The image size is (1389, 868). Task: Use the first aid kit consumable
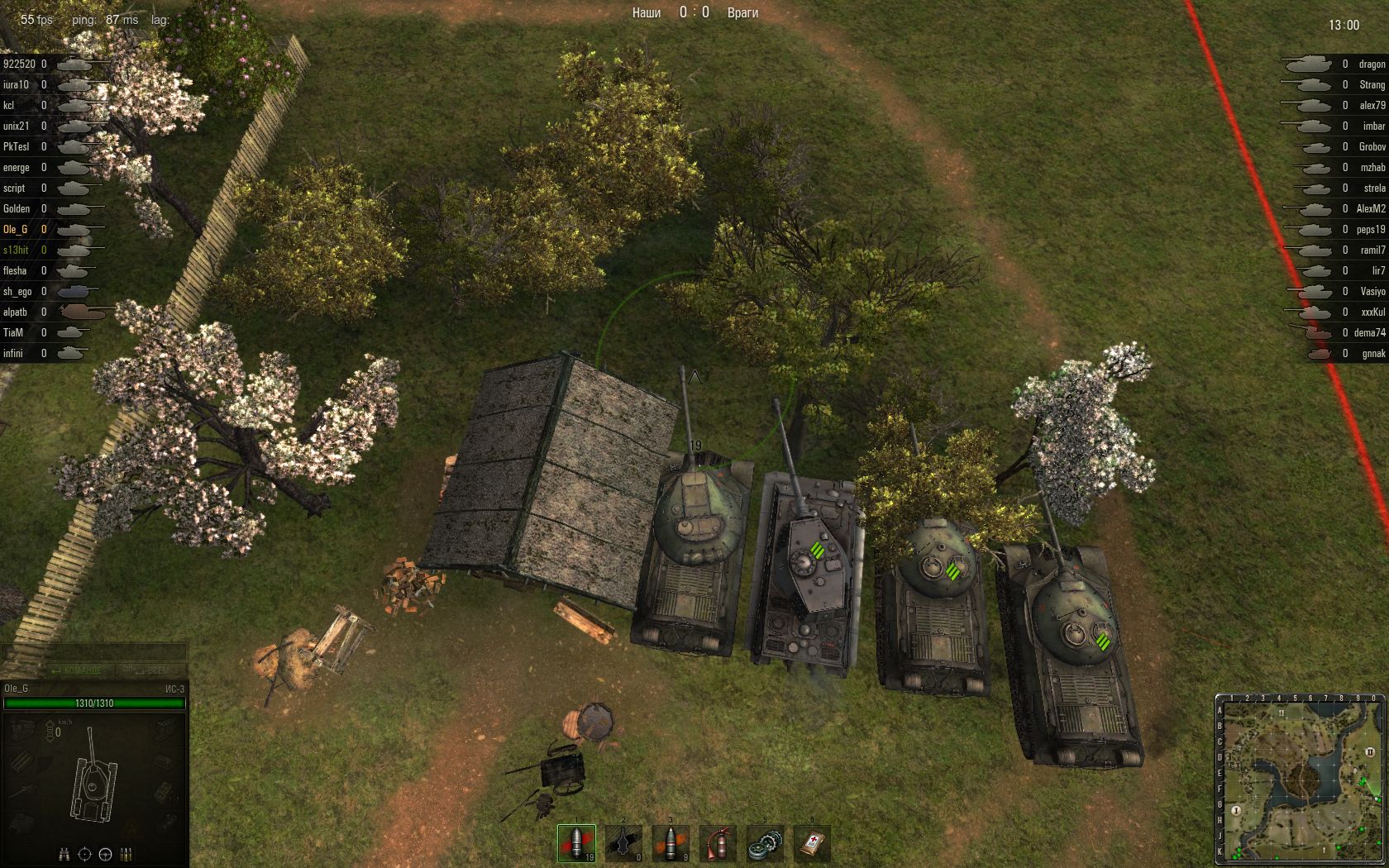tap(811, 843)
